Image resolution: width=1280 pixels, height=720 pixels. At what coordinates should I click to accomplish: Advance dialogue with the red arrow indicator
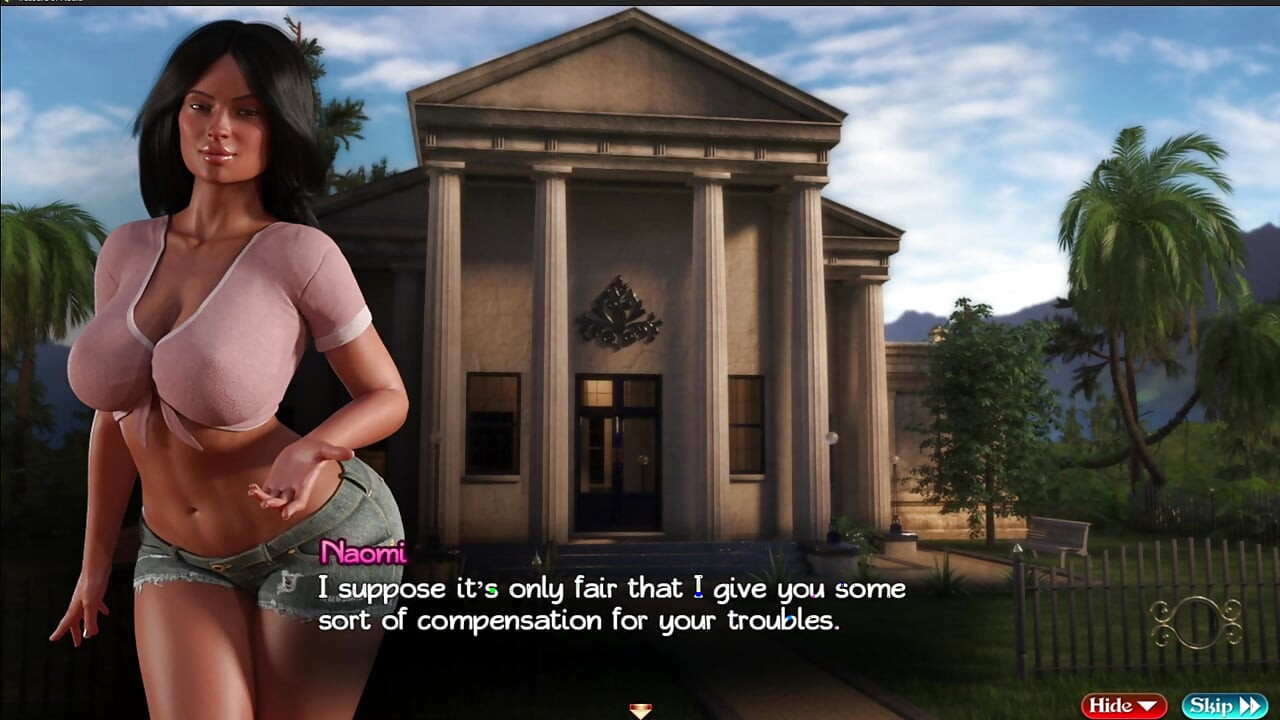pos(640,711)
